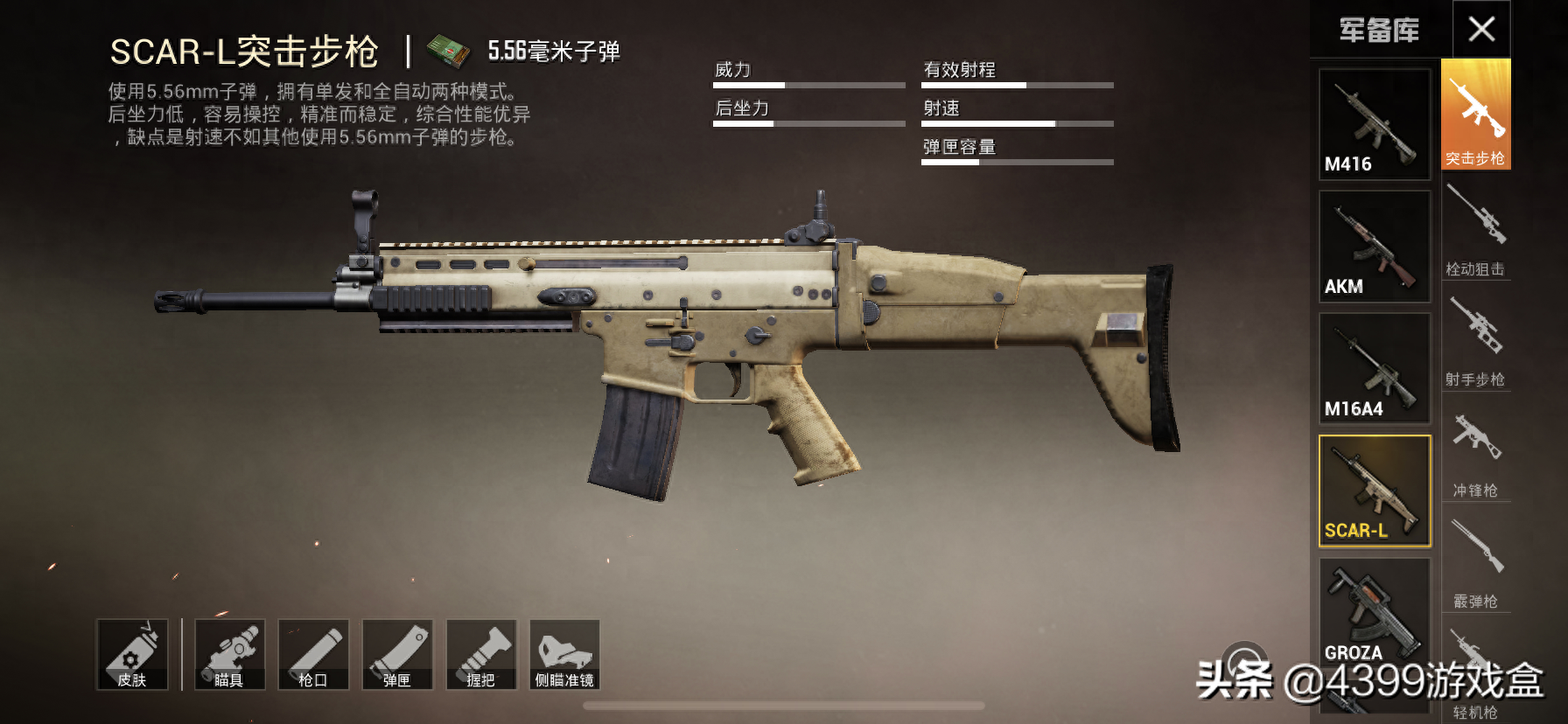Pick the M16A4 from the weapon list
Screen dimensions: 1568x724
(1374, 369)
